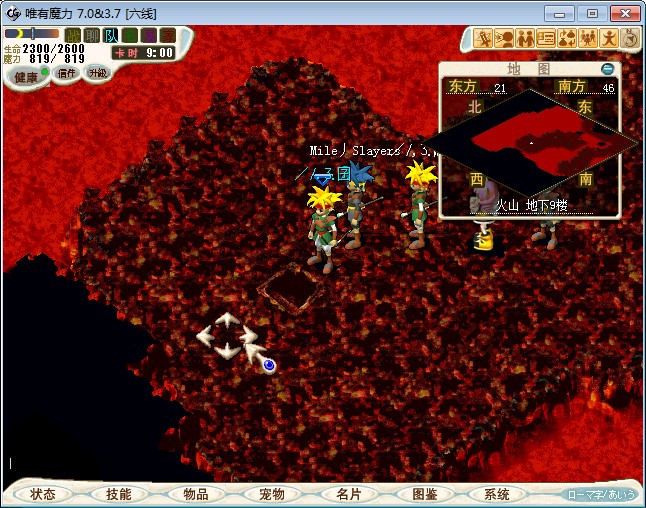Click the 升級 level-up button
This screenshot has height=508, width=646.
(97, 73)
